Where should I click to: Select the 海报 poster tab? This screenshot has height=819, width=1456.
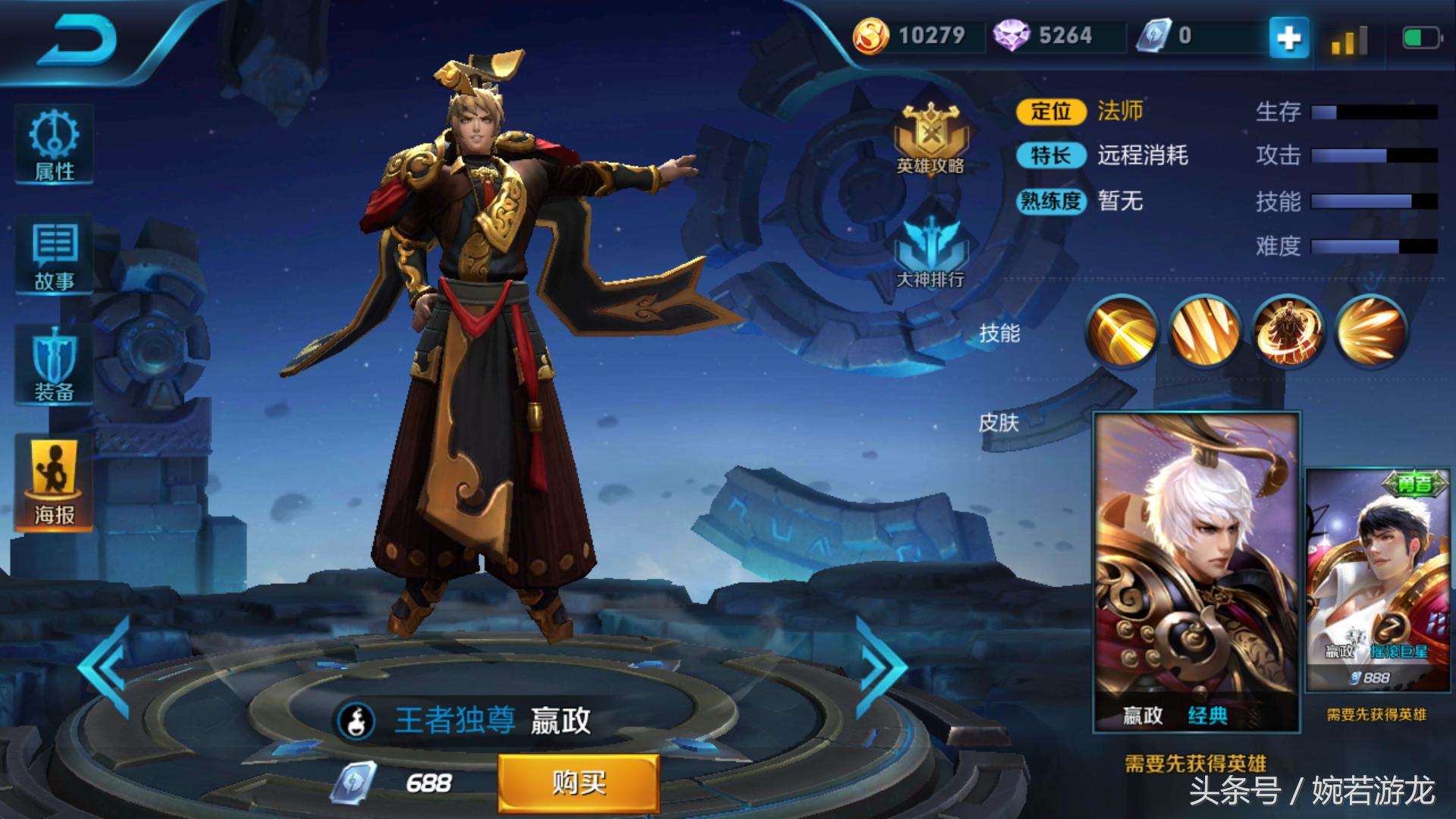(x=54, y=484)
